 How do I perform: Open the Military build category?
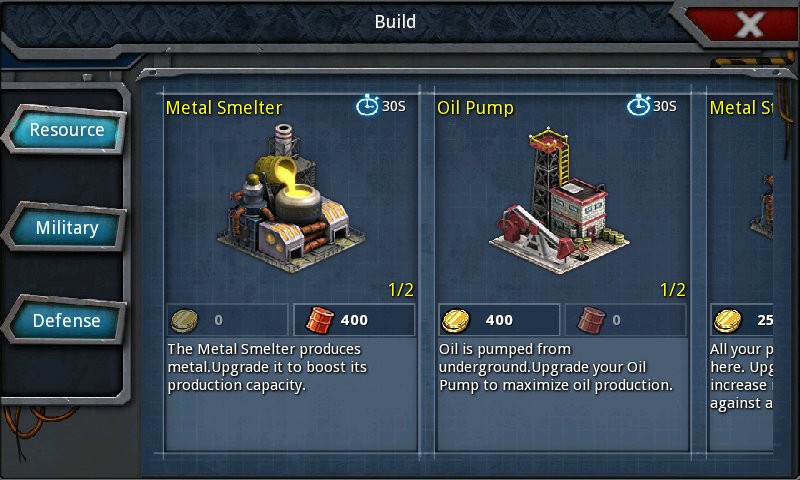(66, 228)
